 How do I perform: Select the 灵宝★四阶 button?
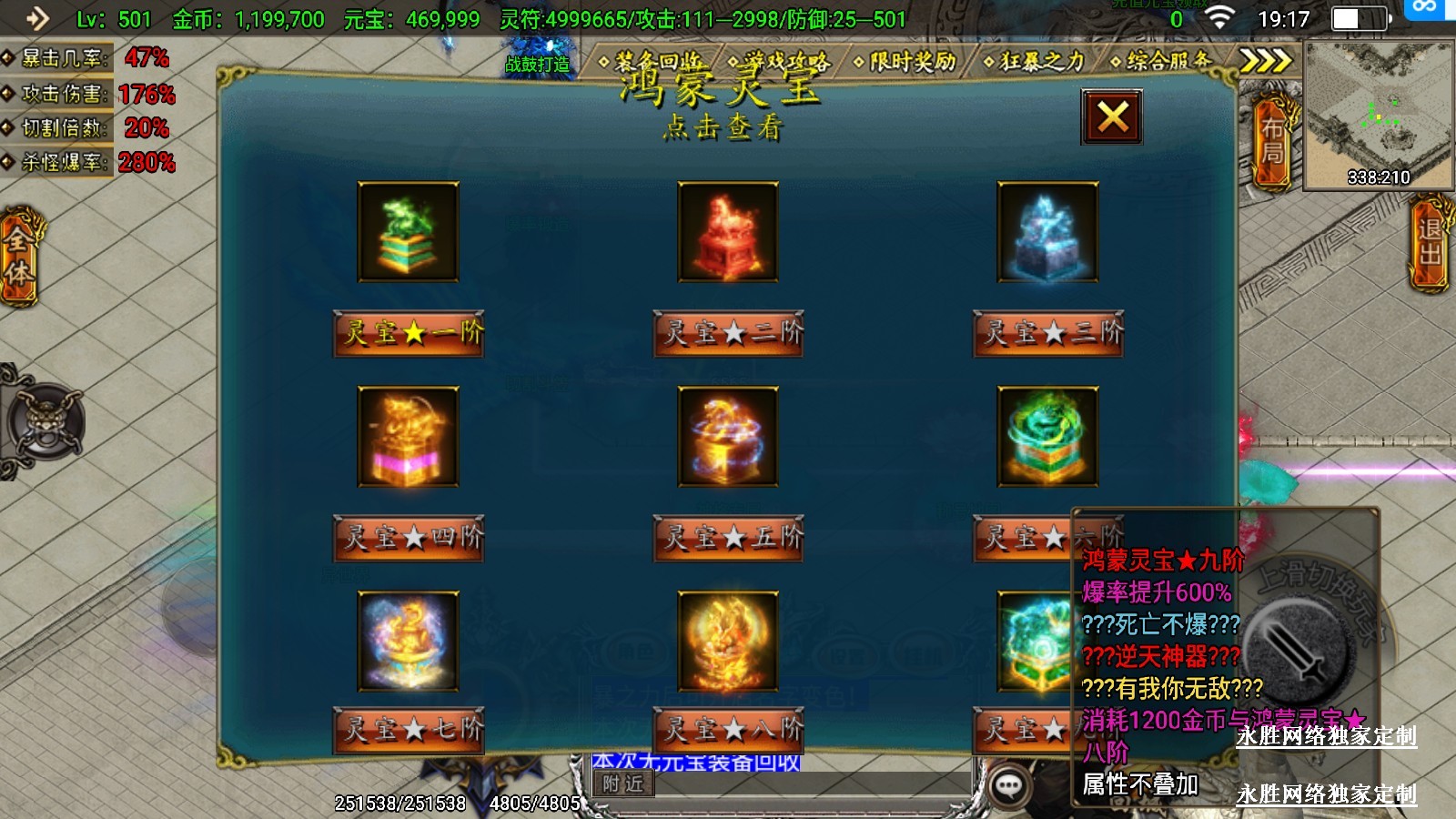pyautogui.click(x=409, y=538)
